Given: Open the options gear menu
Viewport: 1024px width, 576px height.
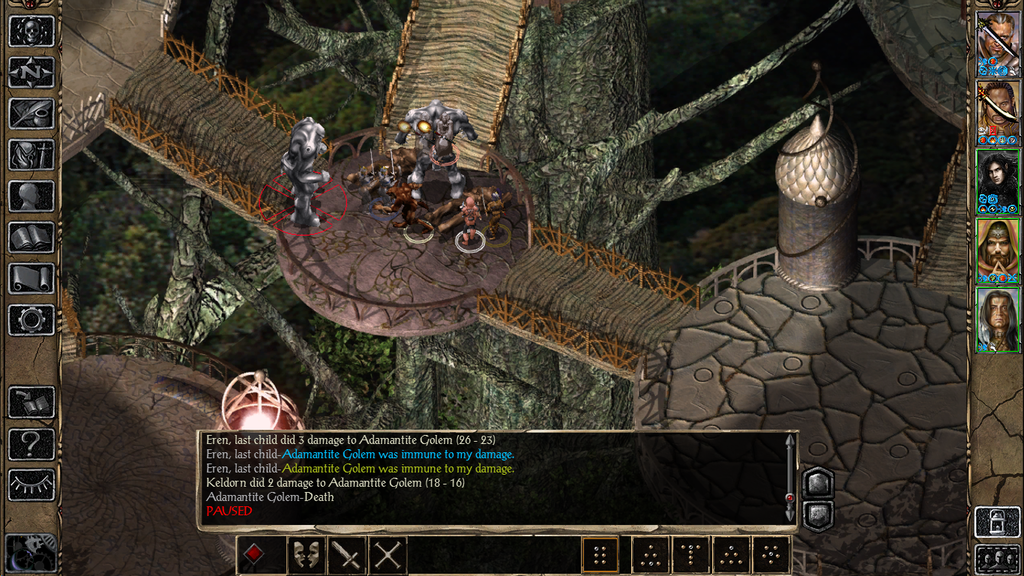Looking at the screenshot, I should point(31,320).
